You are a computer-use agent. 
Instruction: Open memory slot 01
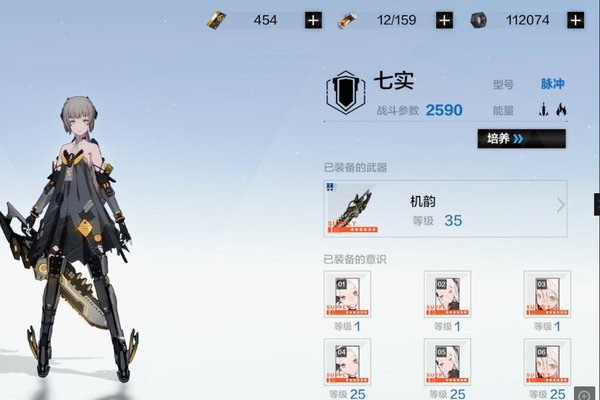click(x=347, y=294)
